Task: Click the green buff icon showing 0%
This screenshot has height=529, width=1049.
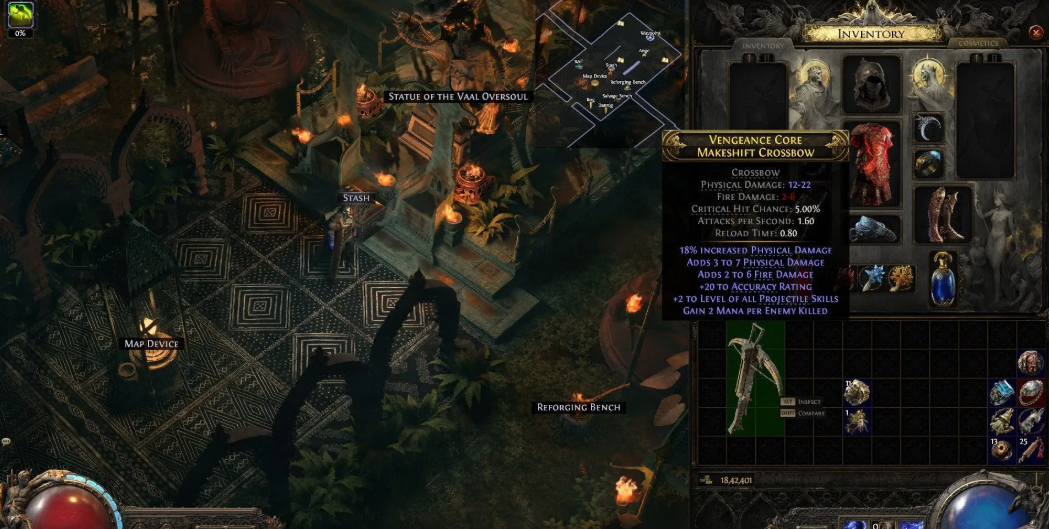Action: (20, 15)
